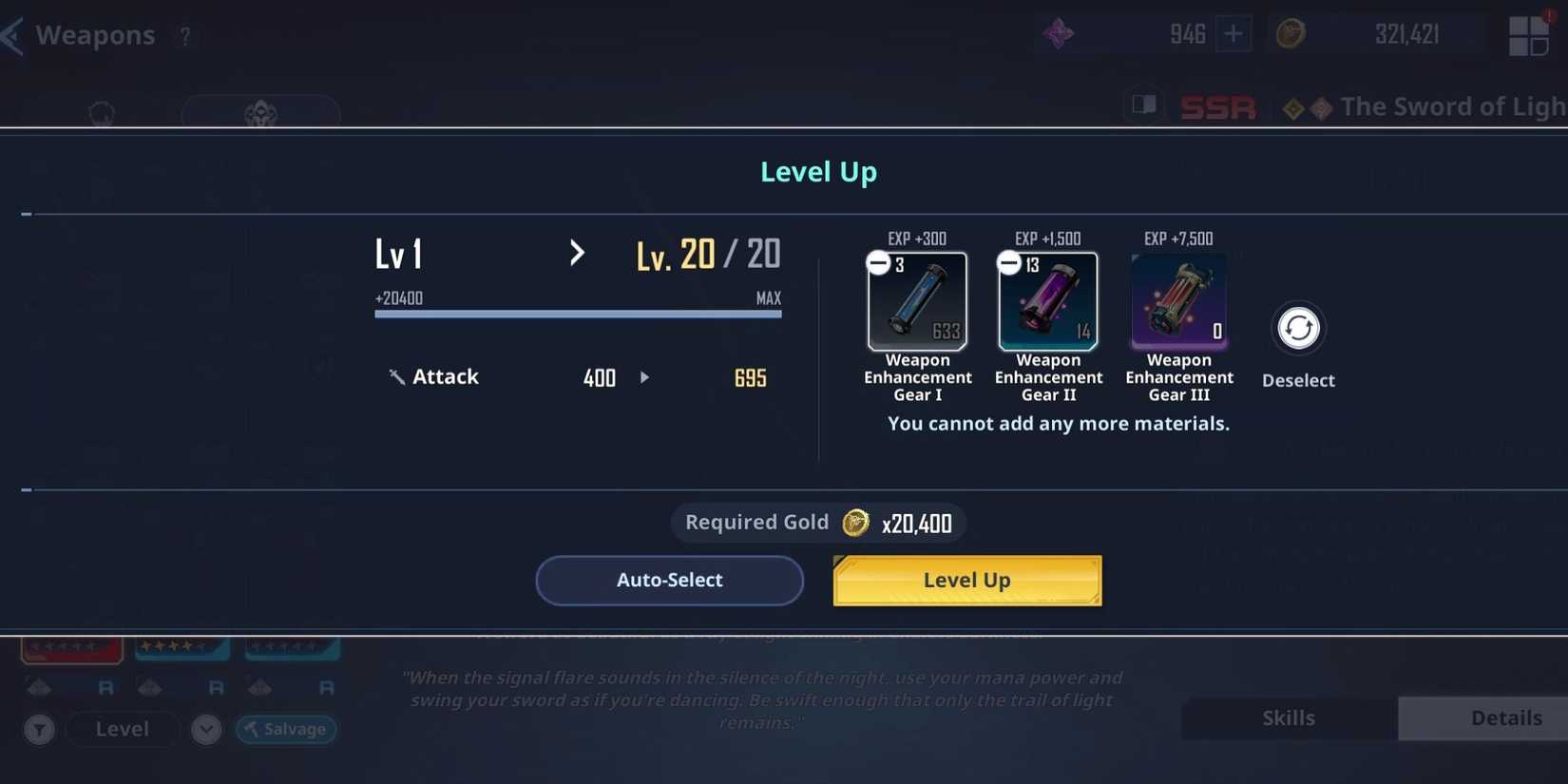Select the red SSR weapon thumbnail
The width and height of the screenshot is (1568, 784).
pyautogui.click(x=71, y=649)
